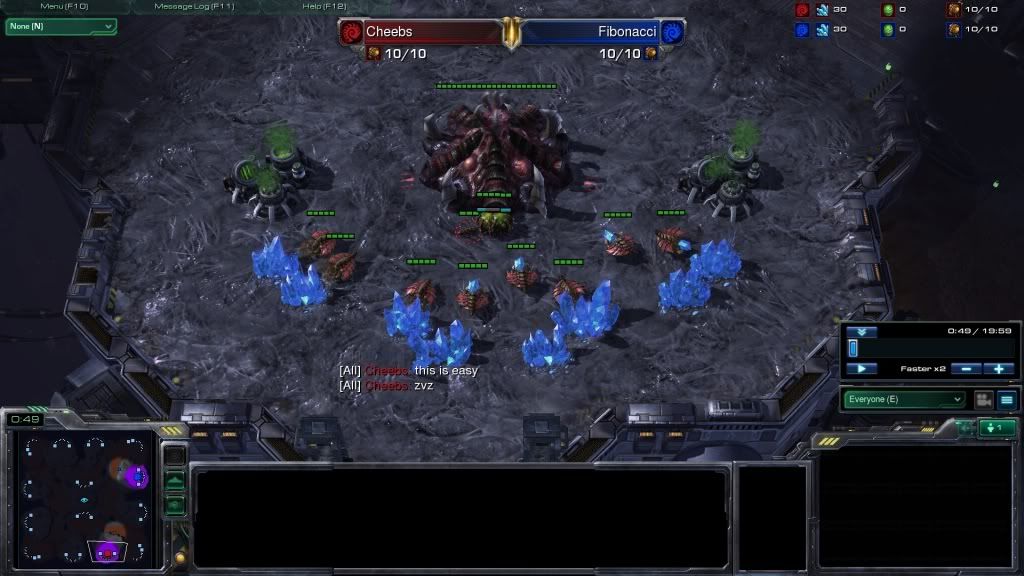Click the replay timeline slider handle
The width and height of the screenshot is (1024, 576).
(853, 348)
